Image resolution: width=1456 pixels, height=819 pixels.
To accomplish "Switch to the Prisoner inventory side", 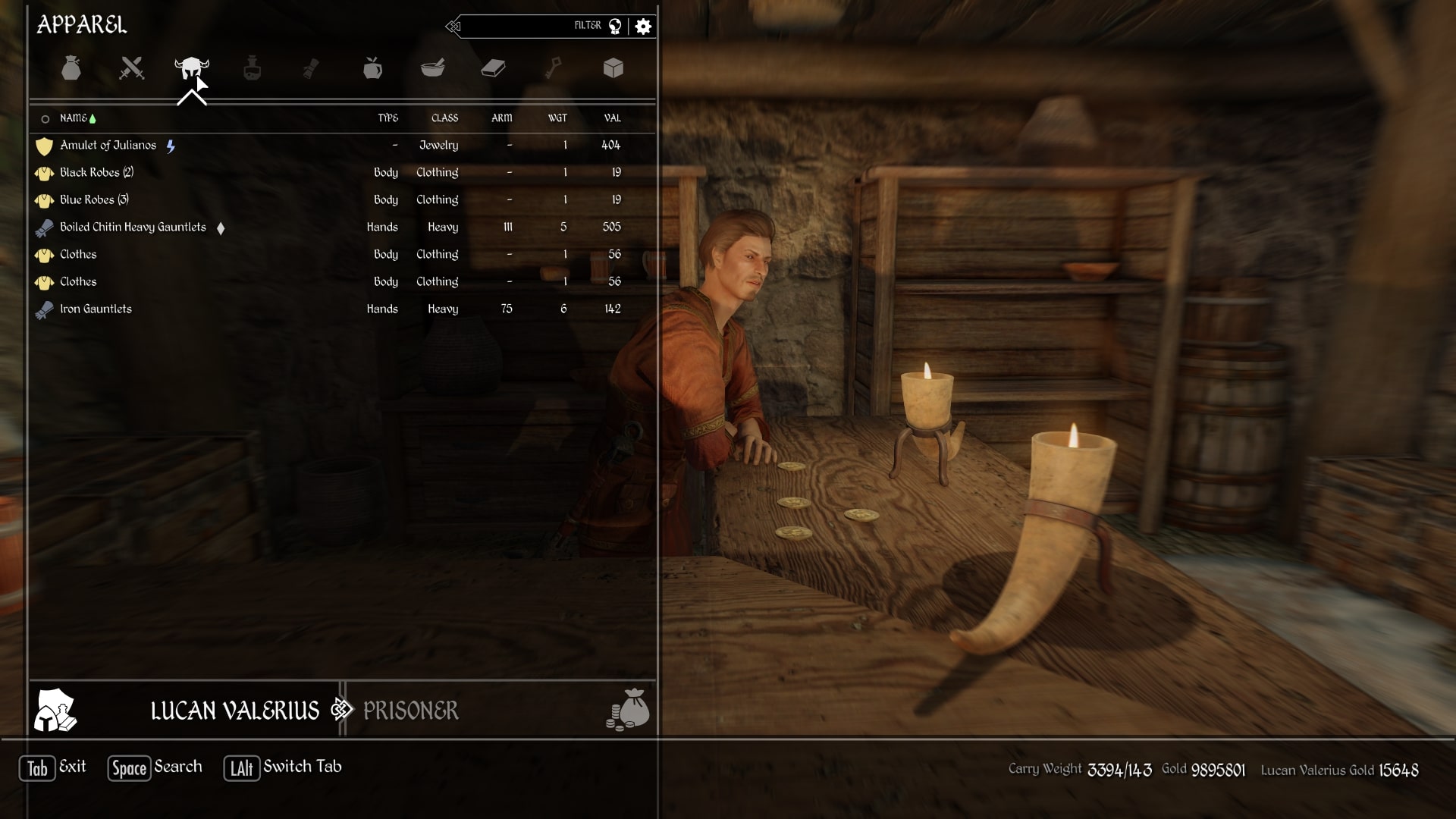I will pos(410,711).
